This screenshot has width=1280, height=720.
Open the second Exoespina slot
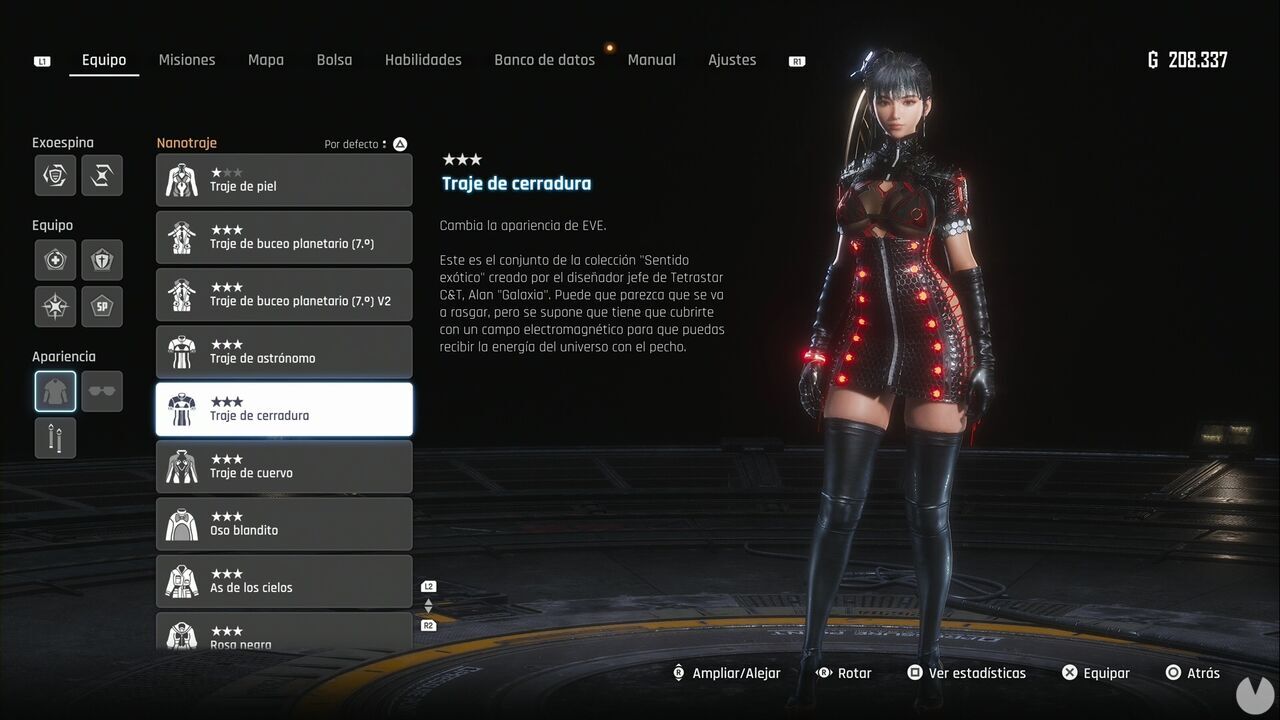102,175
